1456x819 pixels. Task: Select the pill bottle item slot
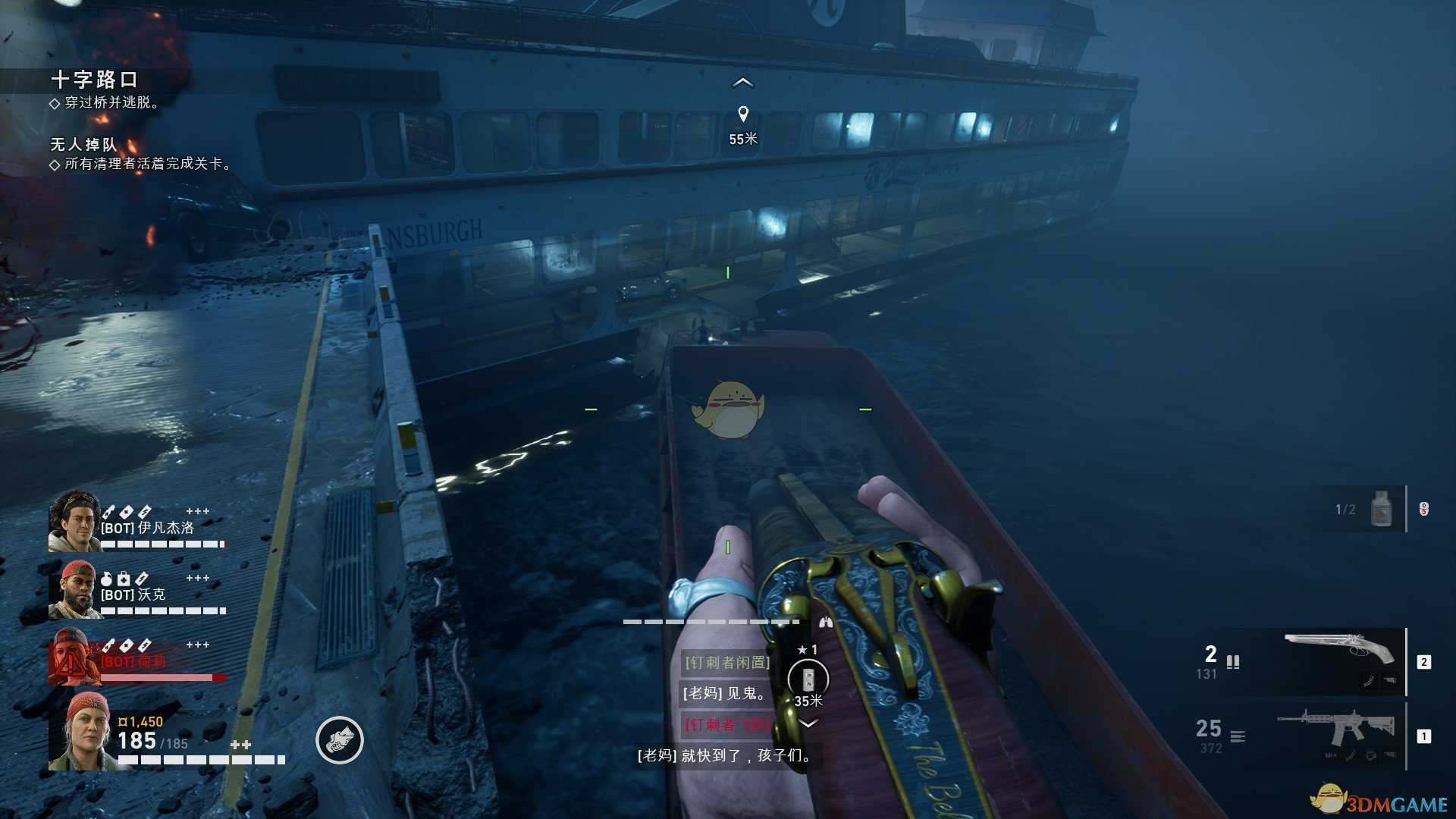1381,509
